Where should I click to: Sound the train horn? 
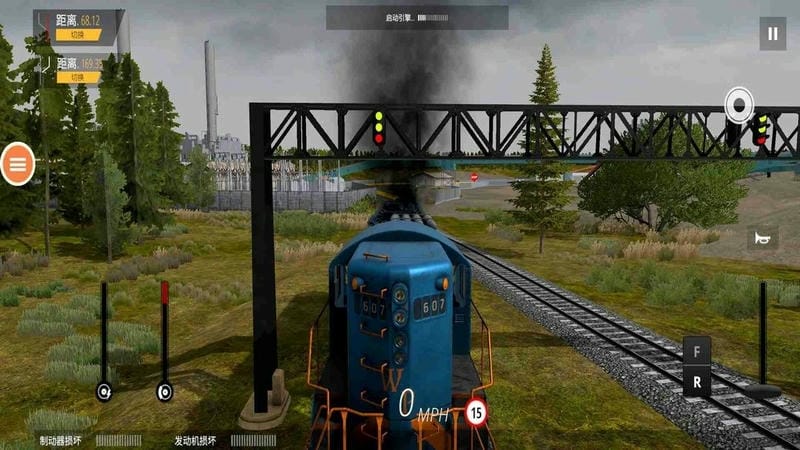pos(762,239)
